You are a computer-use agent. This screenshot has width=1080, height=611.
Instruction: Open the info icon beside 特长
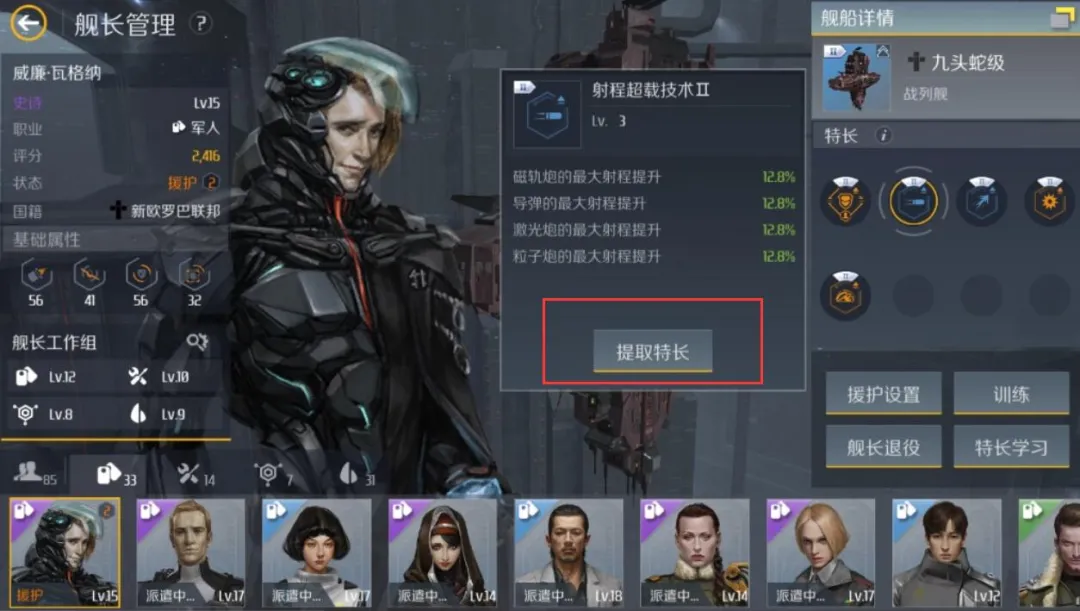(x=883, y=136)
